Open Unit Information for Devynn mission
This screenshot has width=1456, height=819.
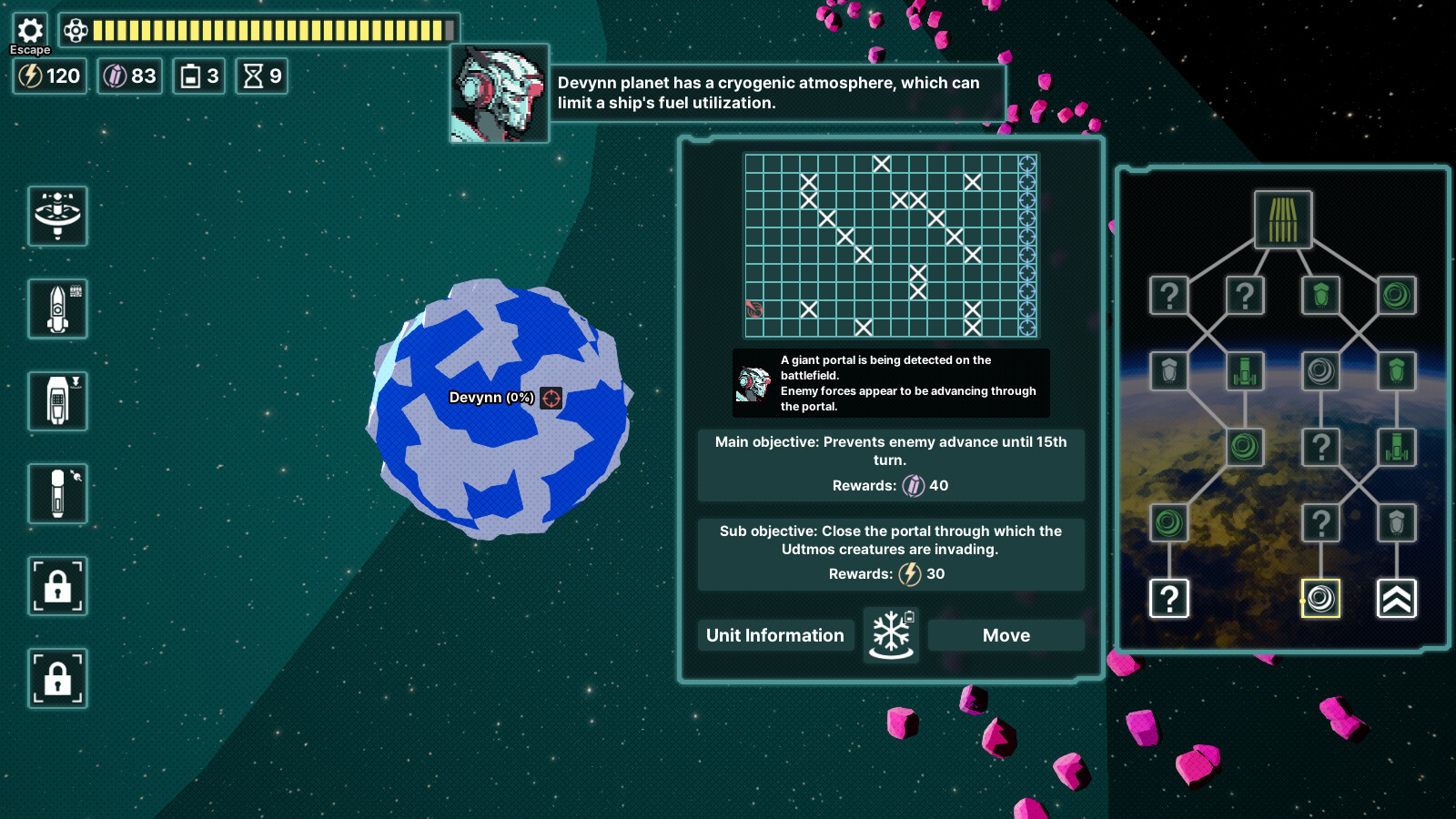774,635
